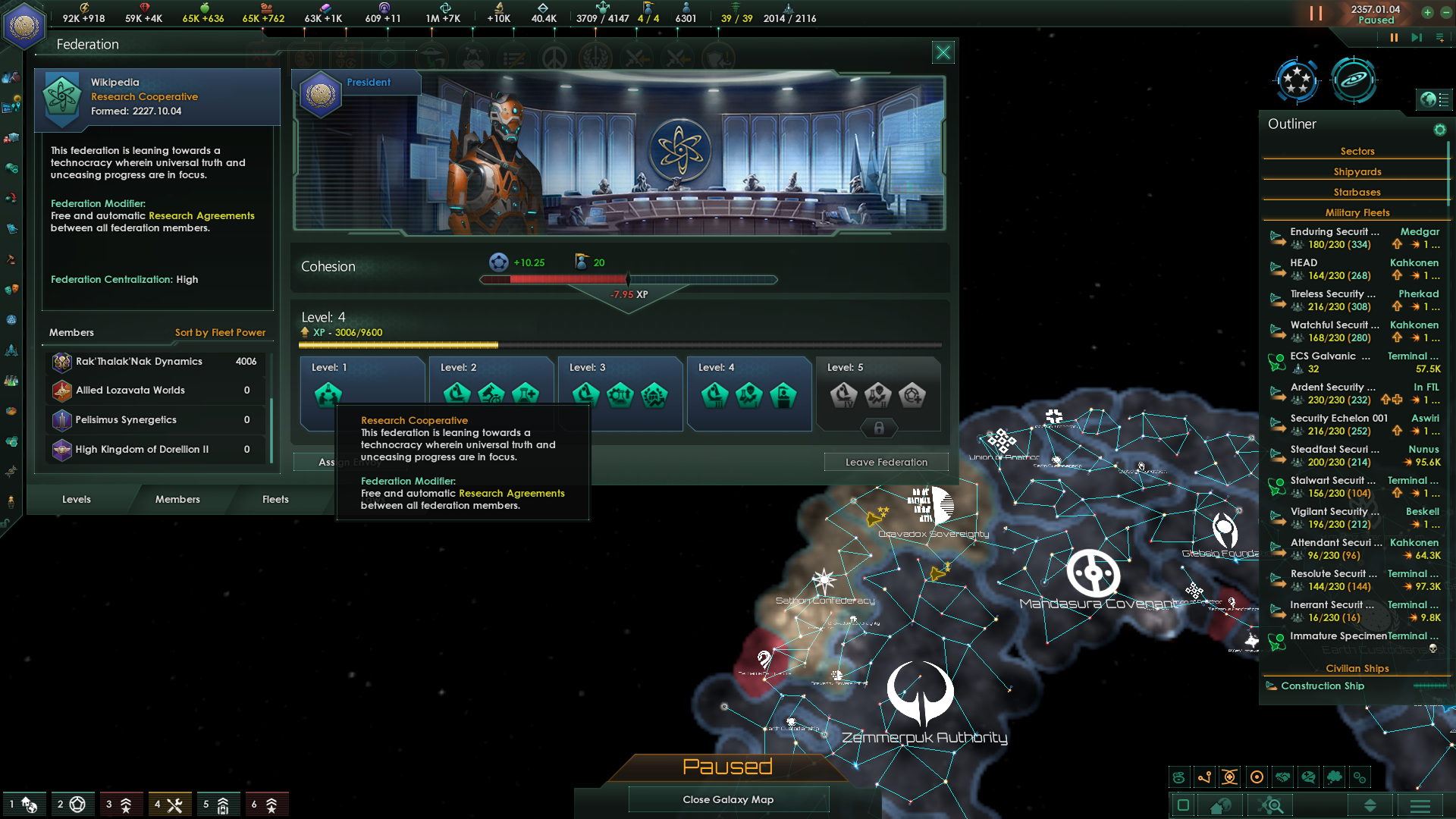
Task: Open the Galactic Community icon near the Outliner
Action: click(1356, 81)
